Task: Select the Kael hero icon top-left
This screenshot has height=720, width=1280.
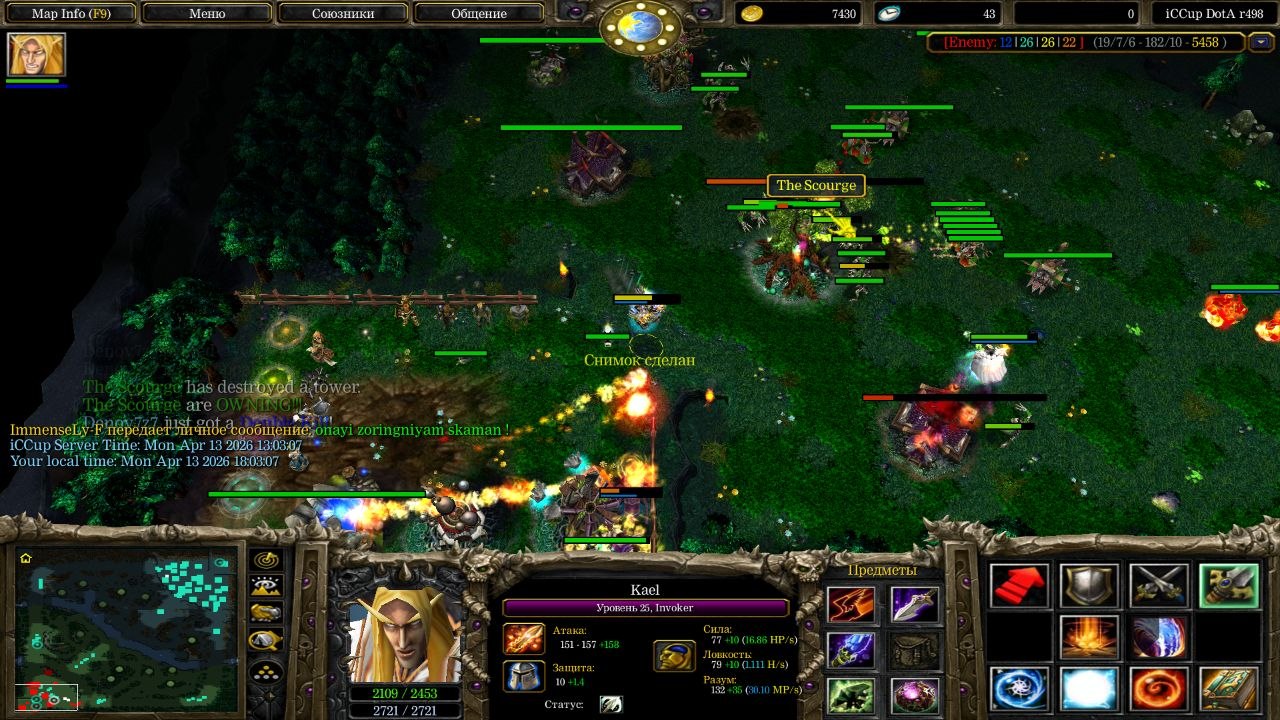Action: coord(36,54)
